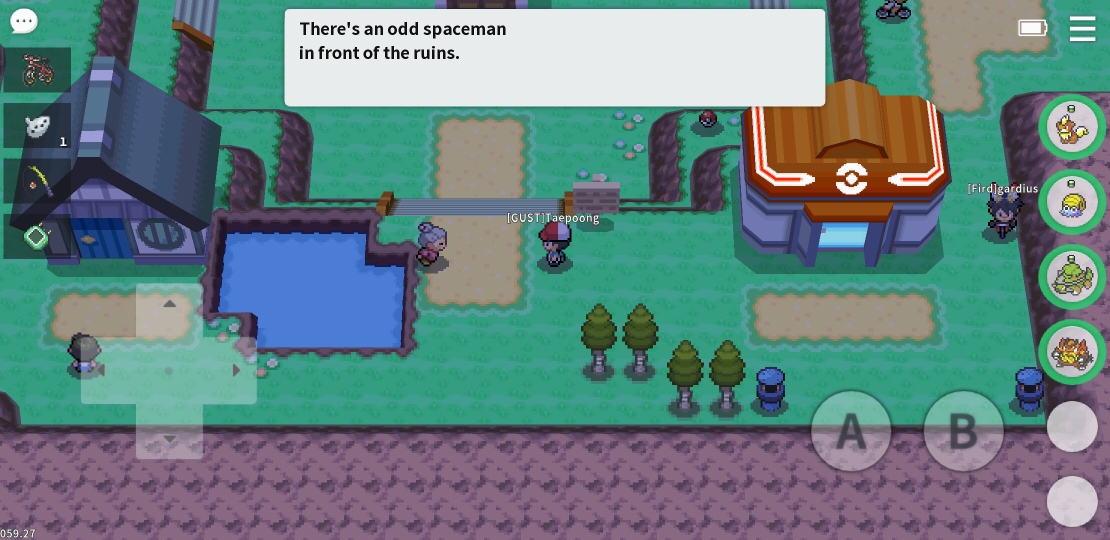Select the green turtle party Pokémon

click(1071, 275)
